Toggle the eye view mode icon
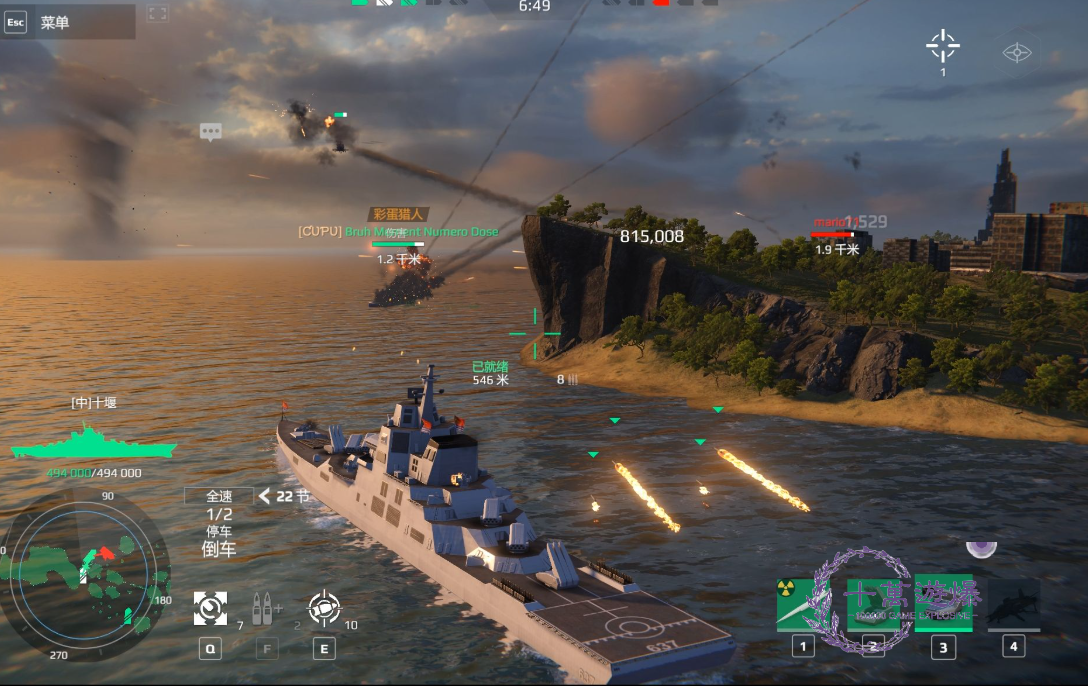The width and height of the screenshot is (1088, 686). point(1017,52)
